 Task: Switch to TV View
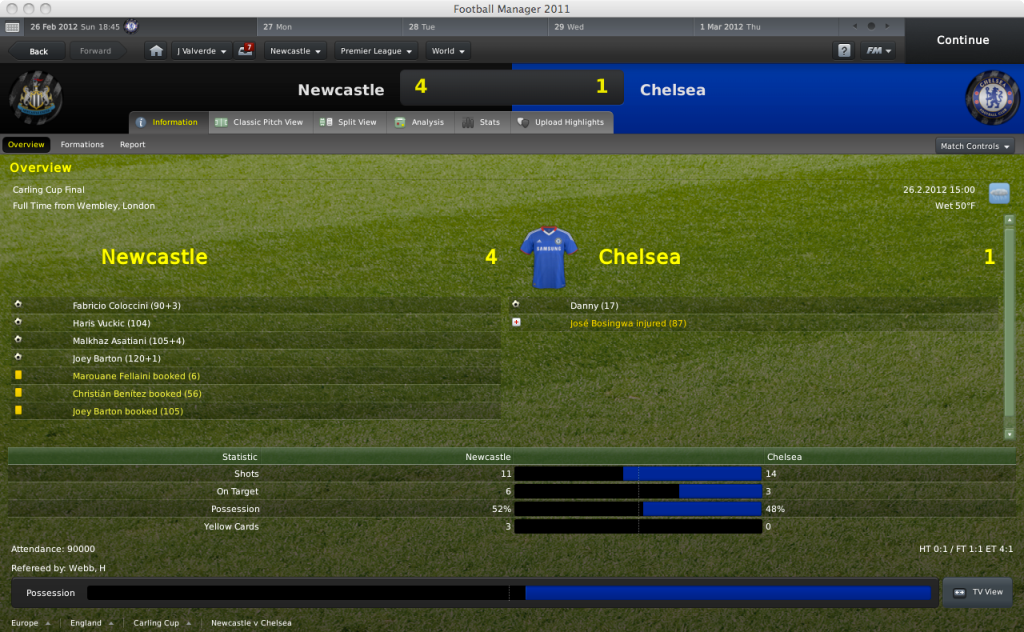(x=978, y=592)
